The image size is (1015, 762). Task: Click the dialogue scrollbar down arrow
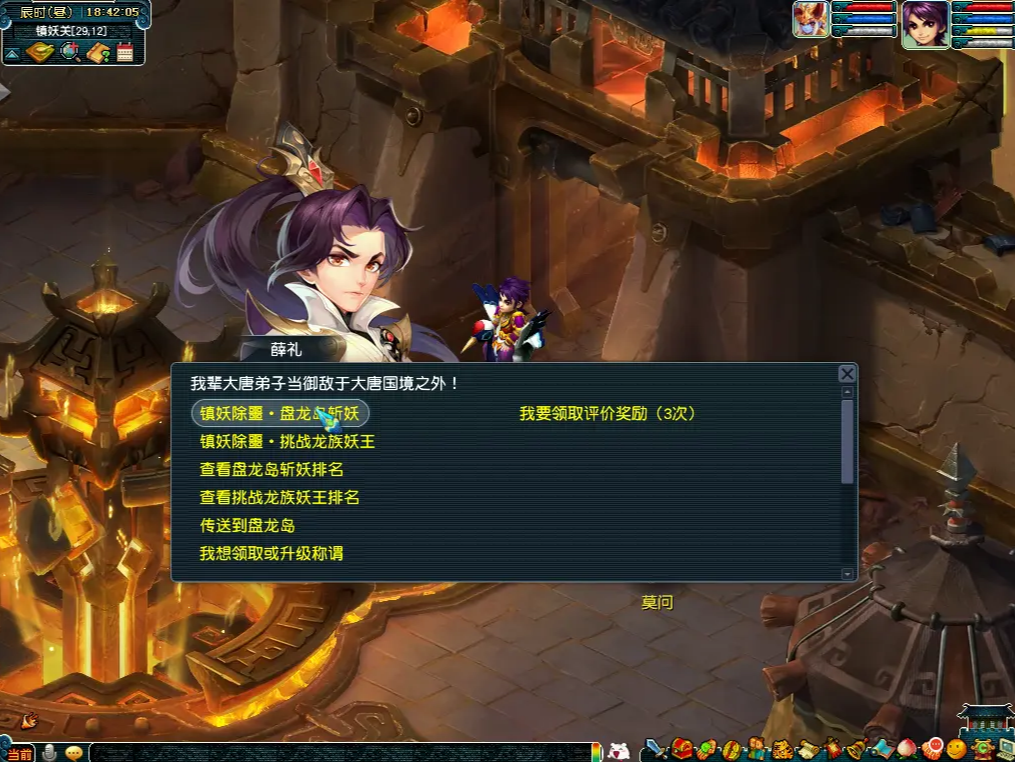tap(848, 574)
